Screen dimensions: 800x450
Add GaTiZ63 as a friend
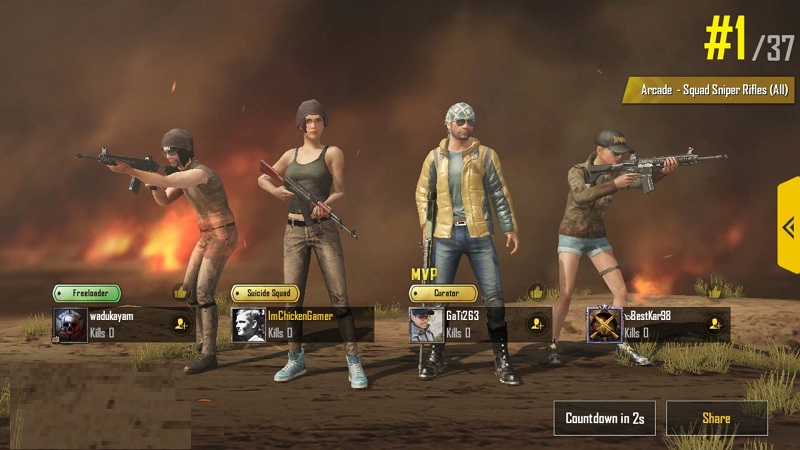537,324
